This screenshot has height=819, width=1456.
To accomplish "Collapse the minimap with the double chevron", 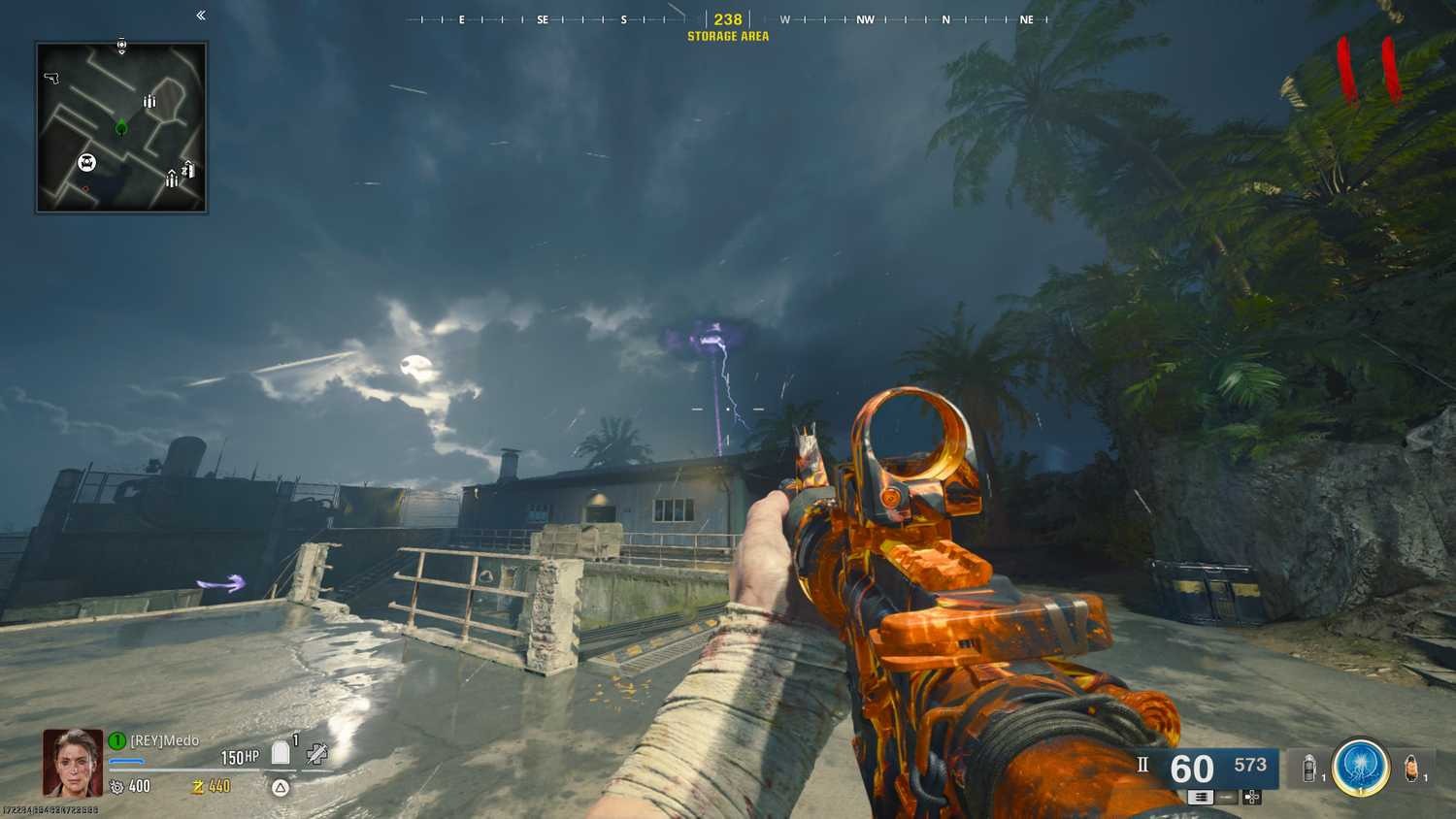I will (x=199, y=16).
